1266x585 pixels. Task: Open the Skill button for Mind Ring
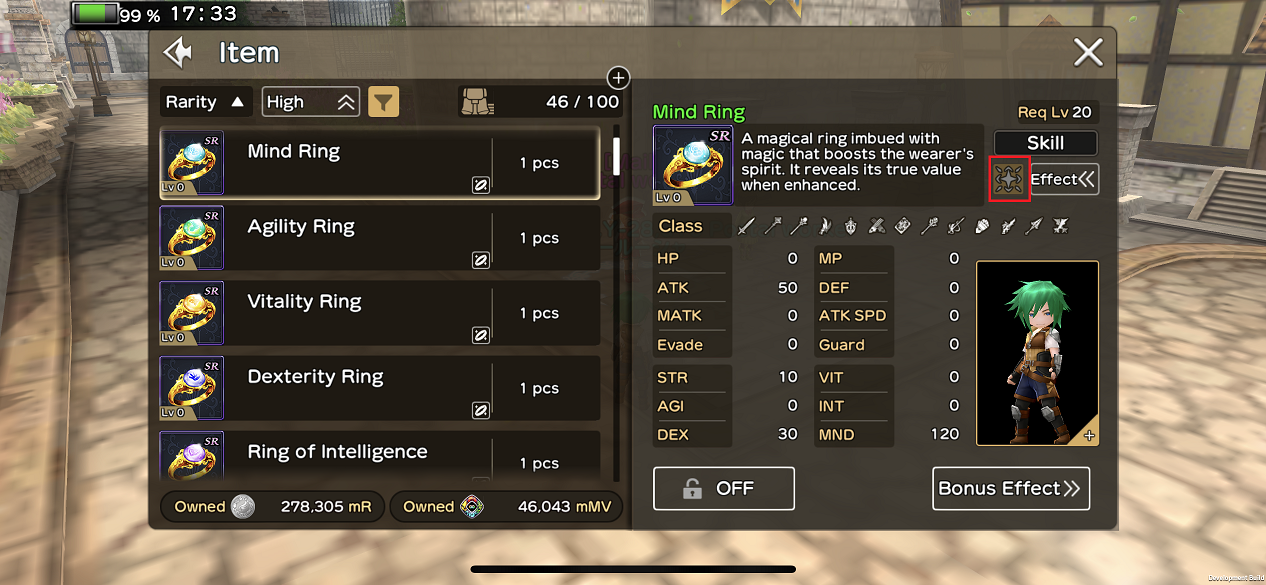point(1045,143)
